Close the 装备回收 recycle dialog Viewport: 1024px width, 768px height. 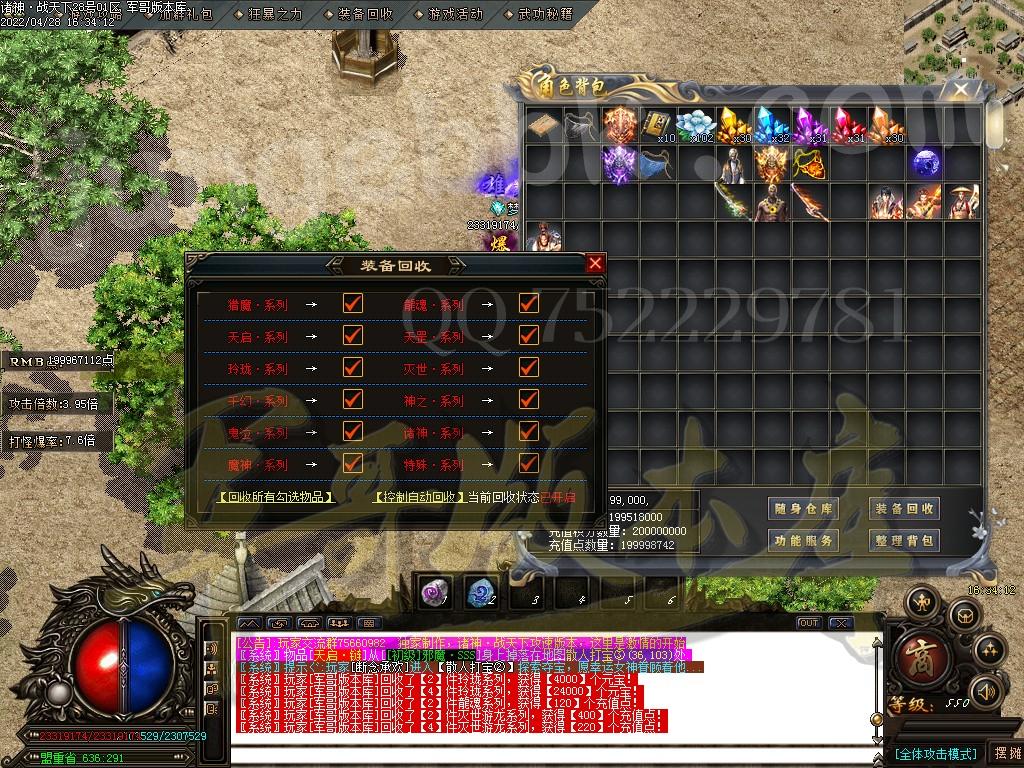(x=595, y=264)
